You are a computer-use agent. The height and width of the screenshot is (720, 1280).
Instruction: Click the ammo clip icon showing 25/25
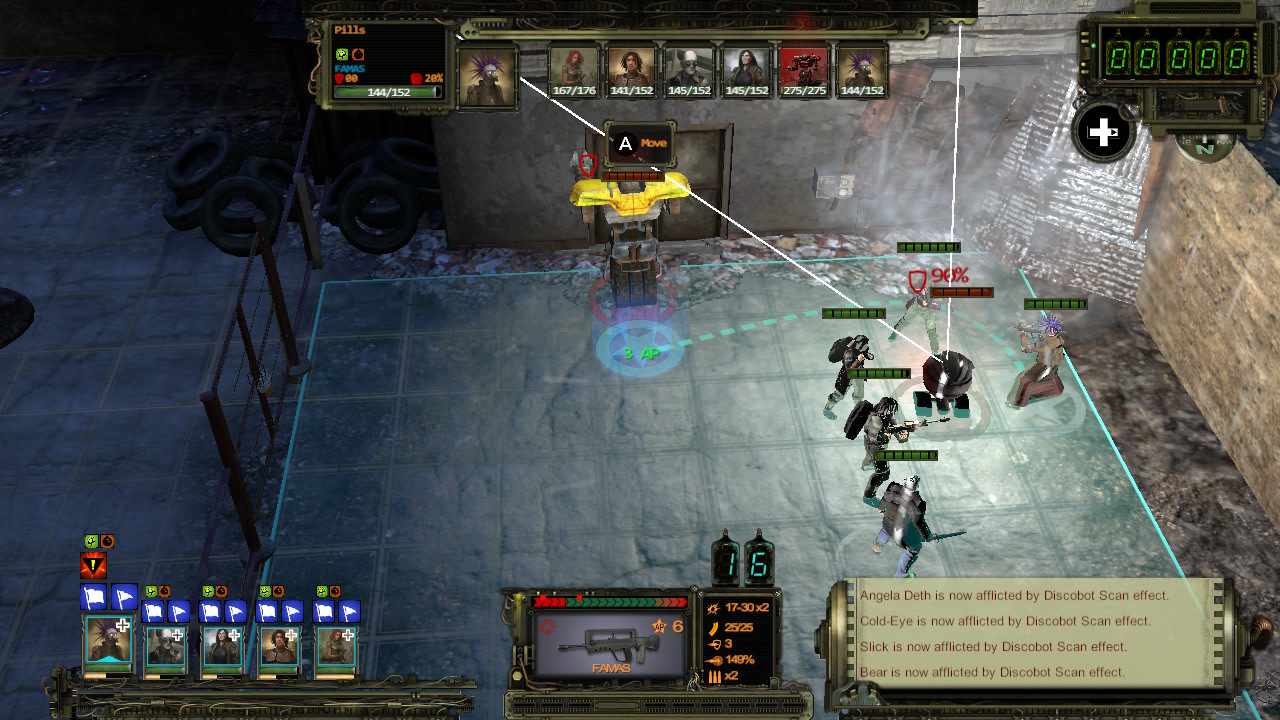tap(714, 629)
